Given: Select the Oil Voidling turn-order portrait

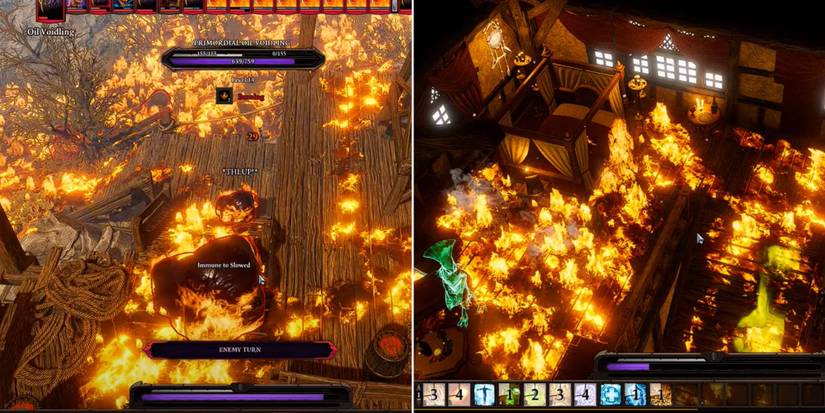Looking at the screenshot, I should tap(48, 10).
